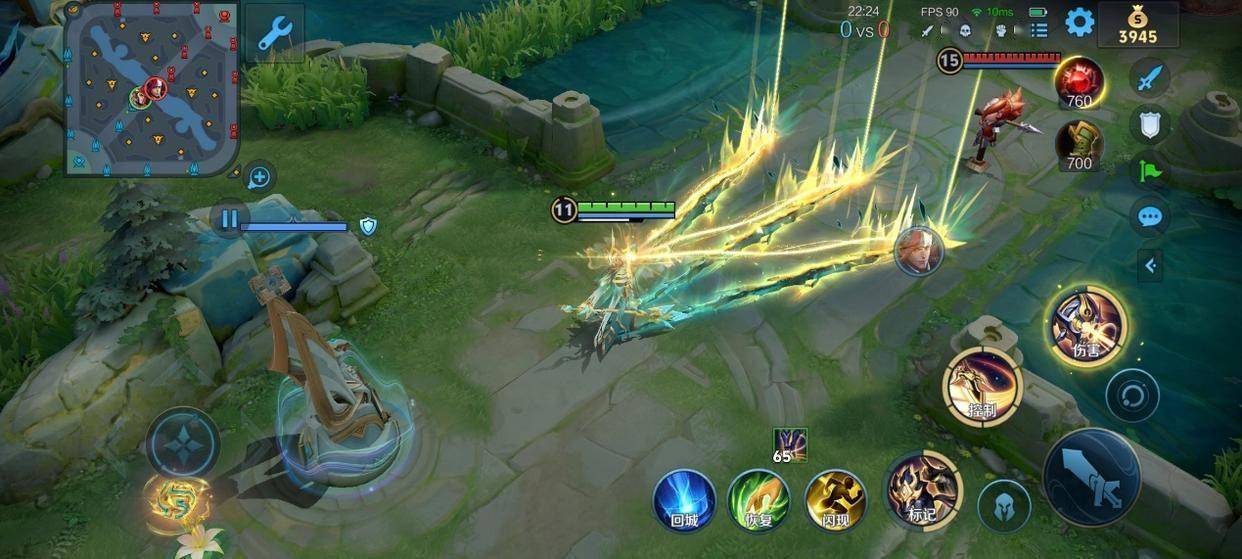Viewport: 1242px width, 559px height.
Task: Cast the 控制 control skill
Action: pyautogui.click(x=982, y=386)
